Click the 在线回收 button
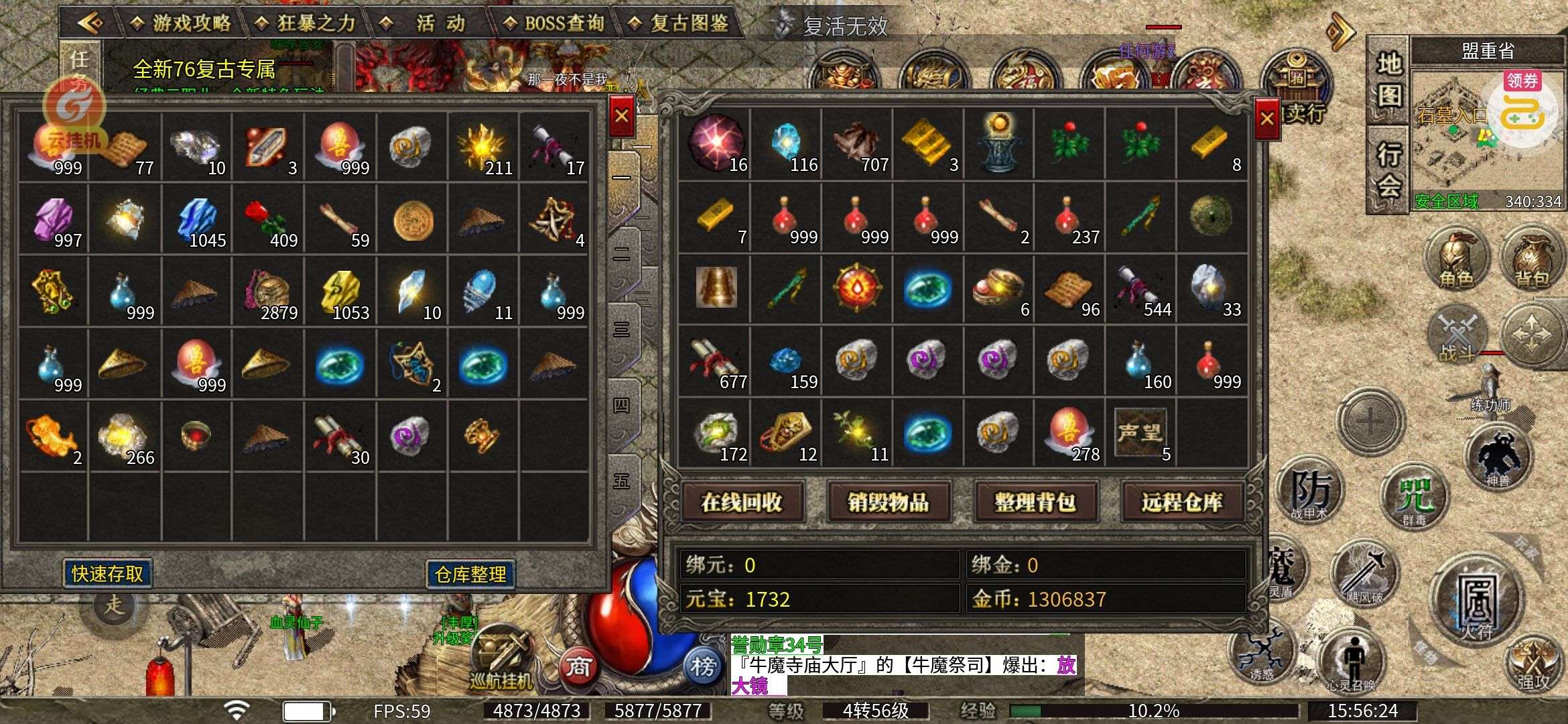This screenshot has height=724, width=1568. tap(742, 502)
